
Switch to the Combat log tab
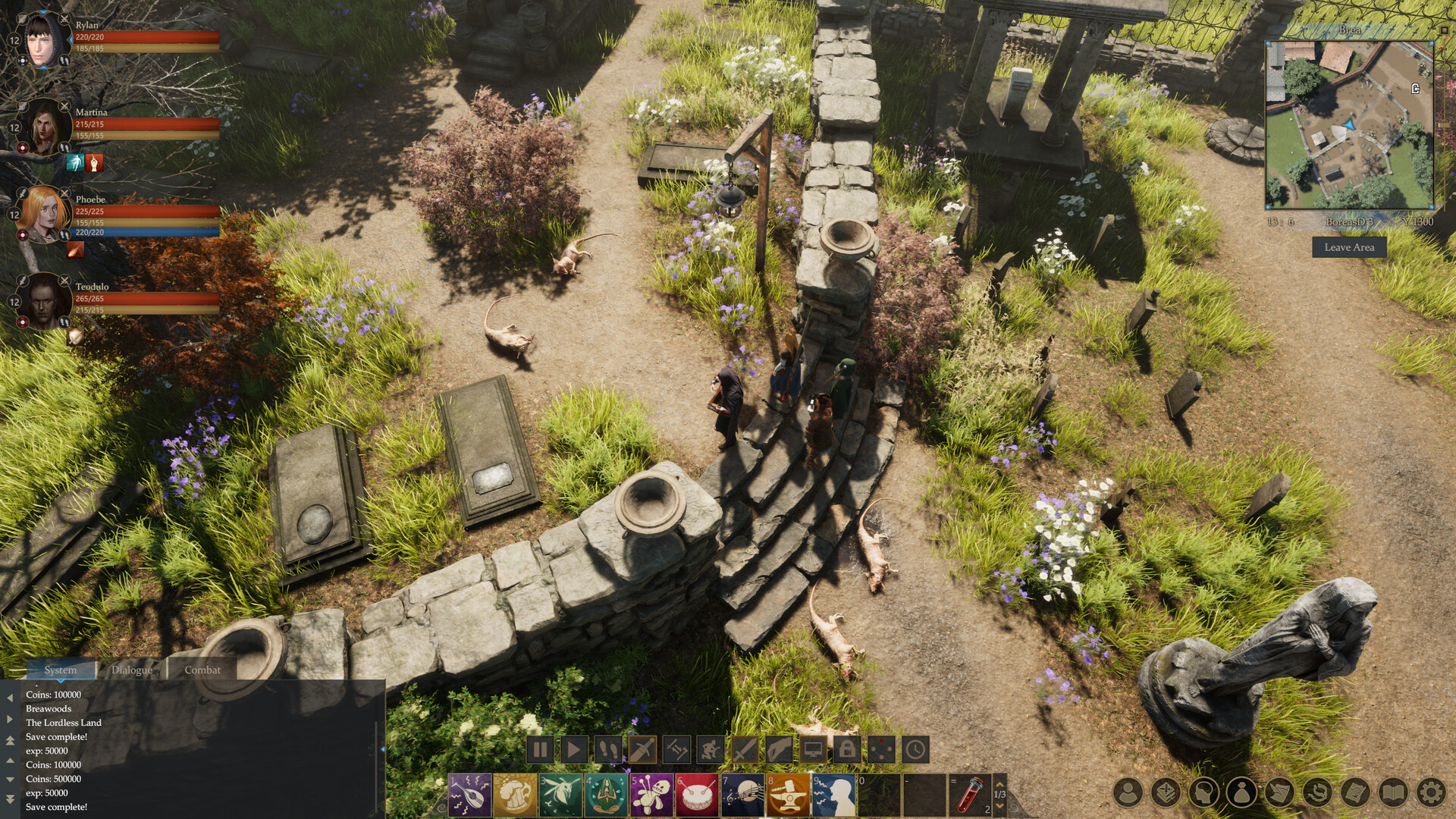(202, 670)
